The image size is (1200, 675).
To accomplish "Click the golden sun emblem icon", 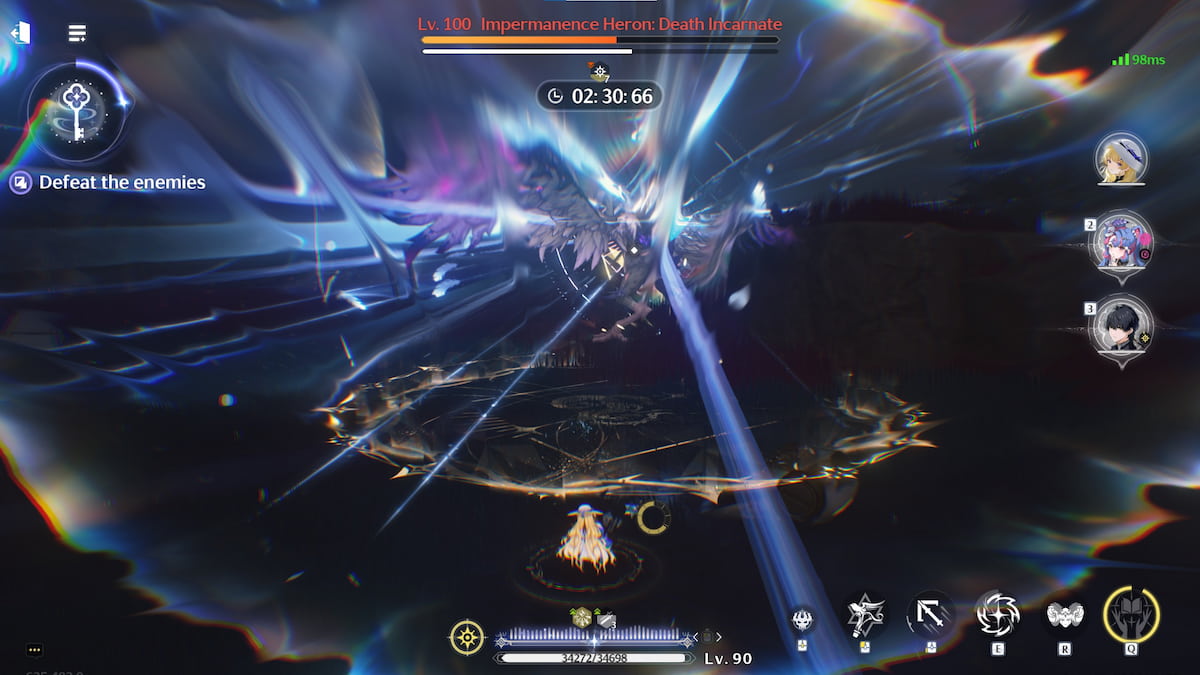I will (467, 637).
